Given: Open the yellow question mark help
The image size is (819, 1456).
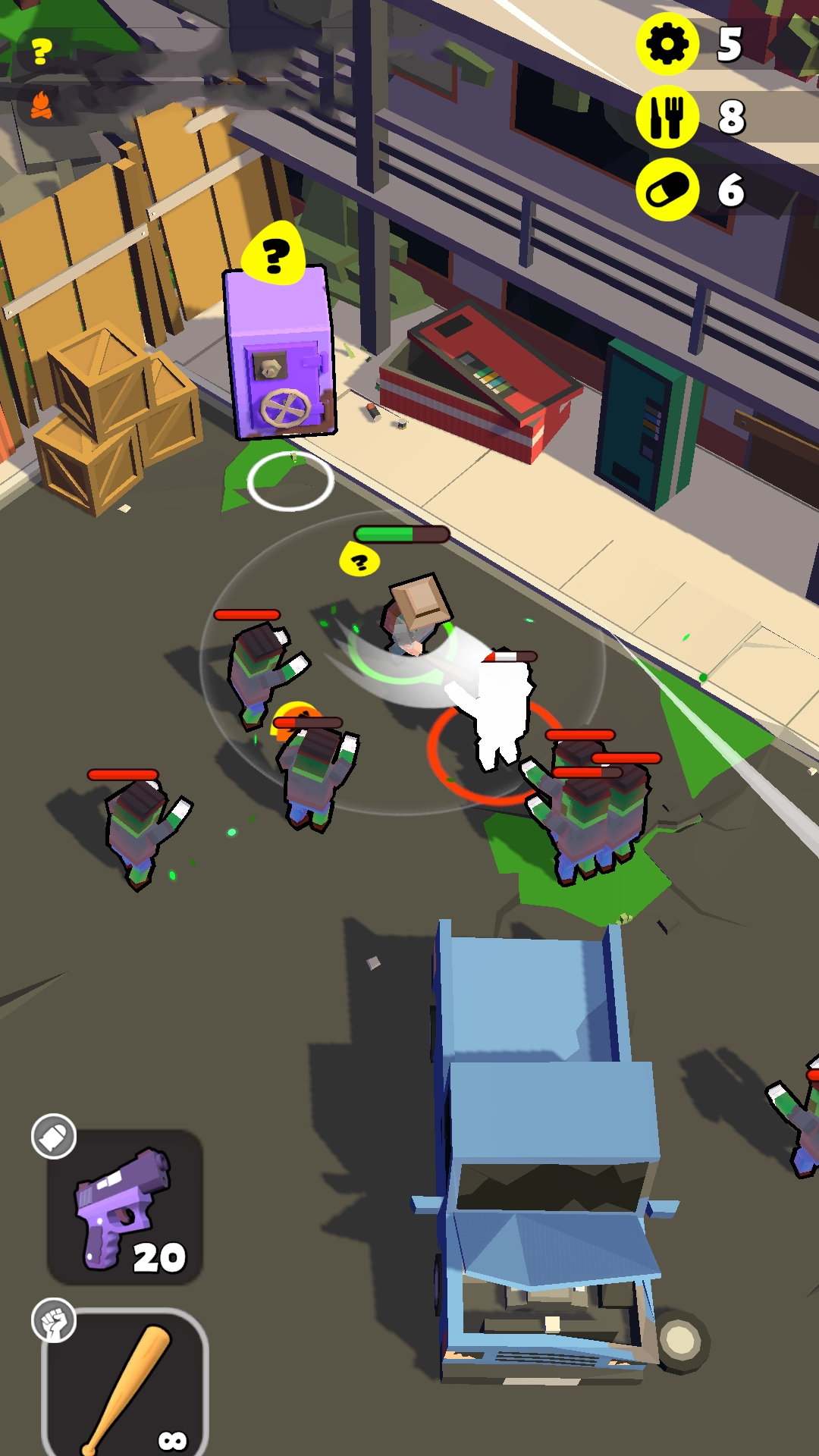Looking at the screenshot, I should [42, 52].
